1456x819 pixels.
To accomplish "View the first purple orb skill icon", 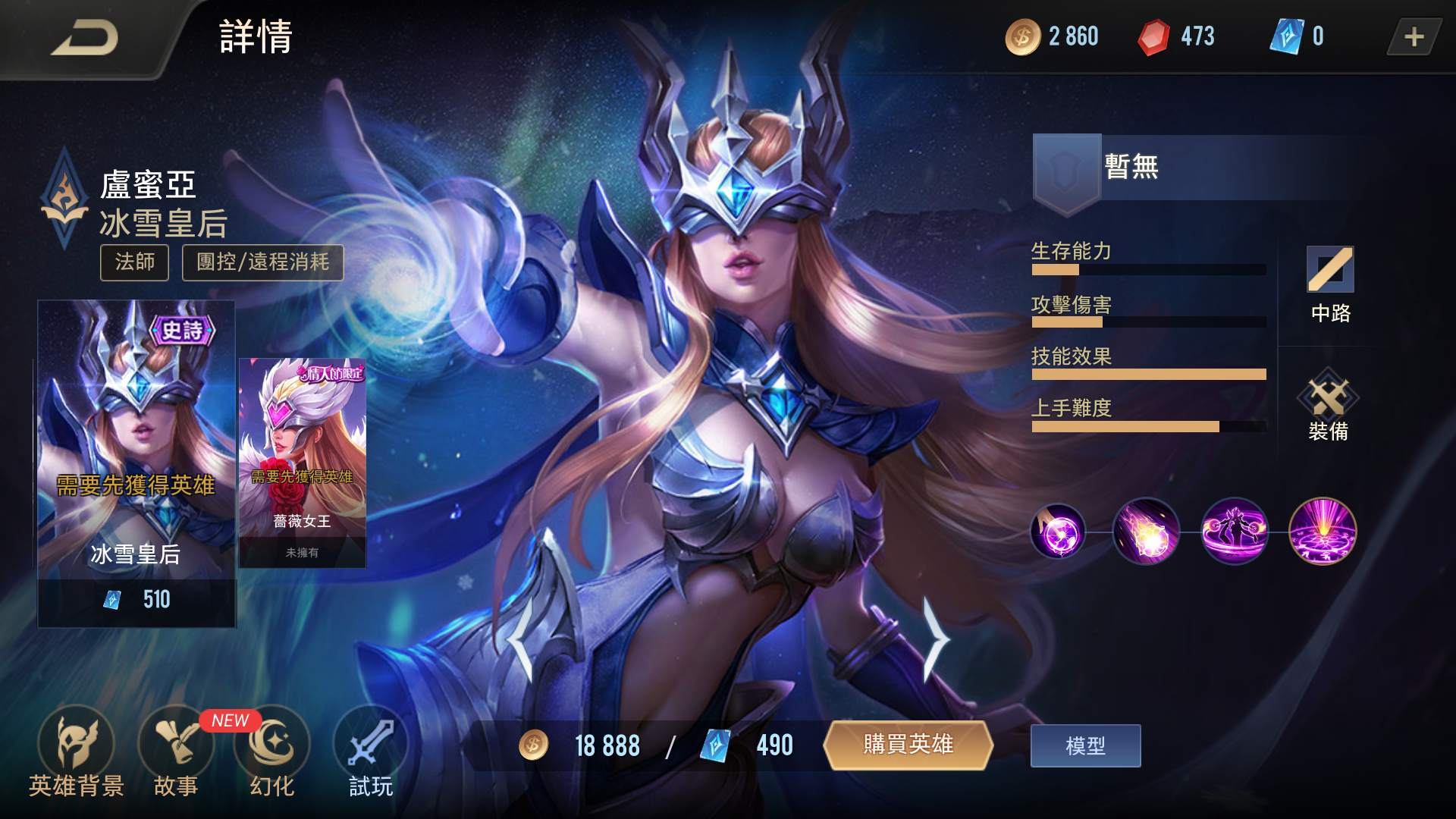I will [x=1058, y=532].
